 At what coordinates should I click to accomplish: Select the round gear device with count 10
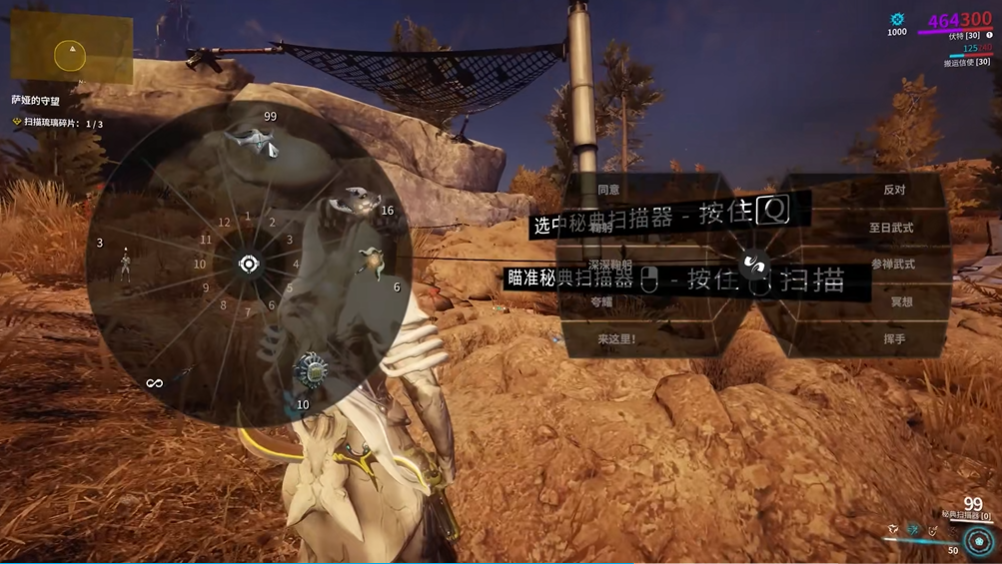coord(311,370)
